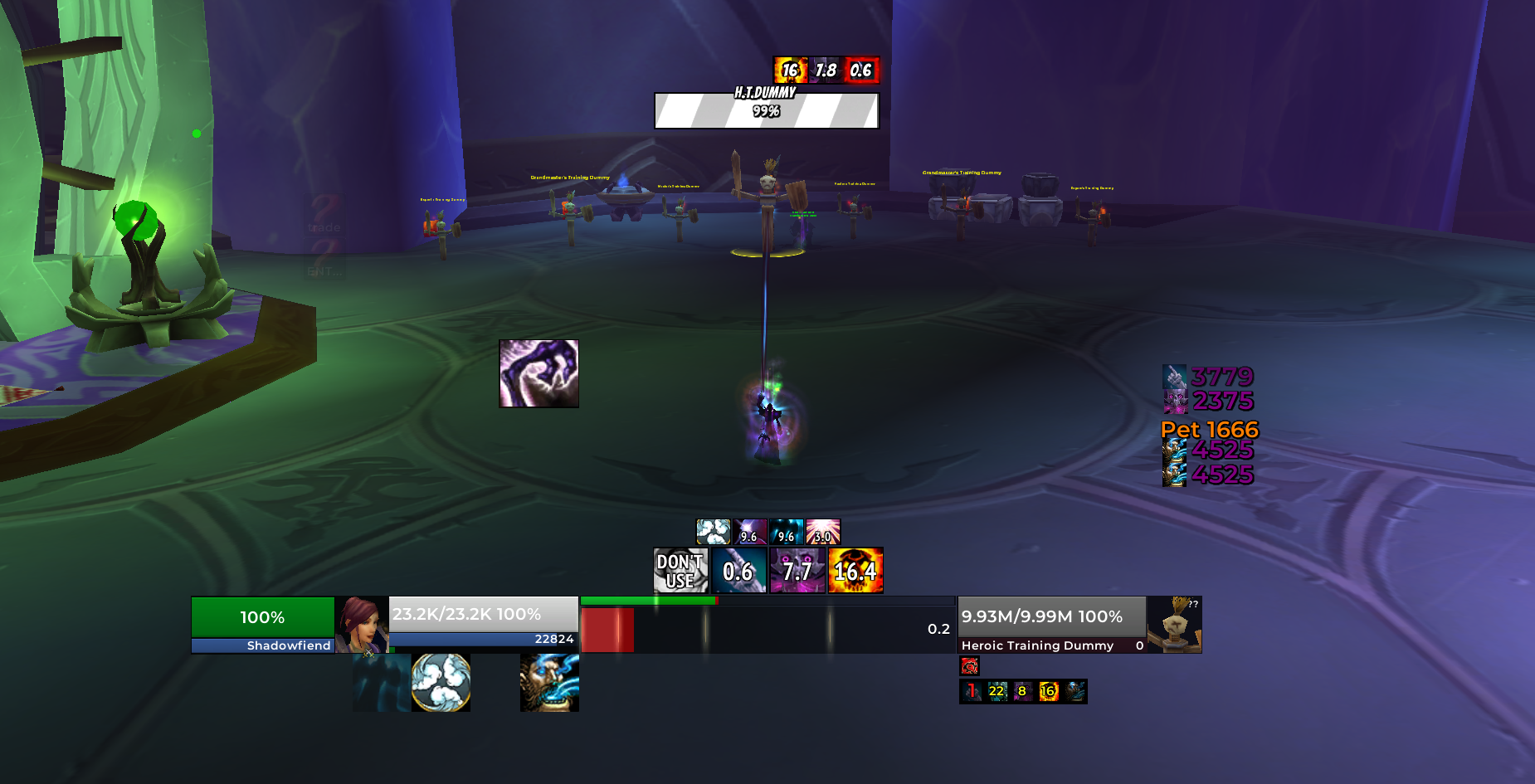1535x784 pixels.
Task: Click the large purple shadowy hand icon
Action: (538, 373)
